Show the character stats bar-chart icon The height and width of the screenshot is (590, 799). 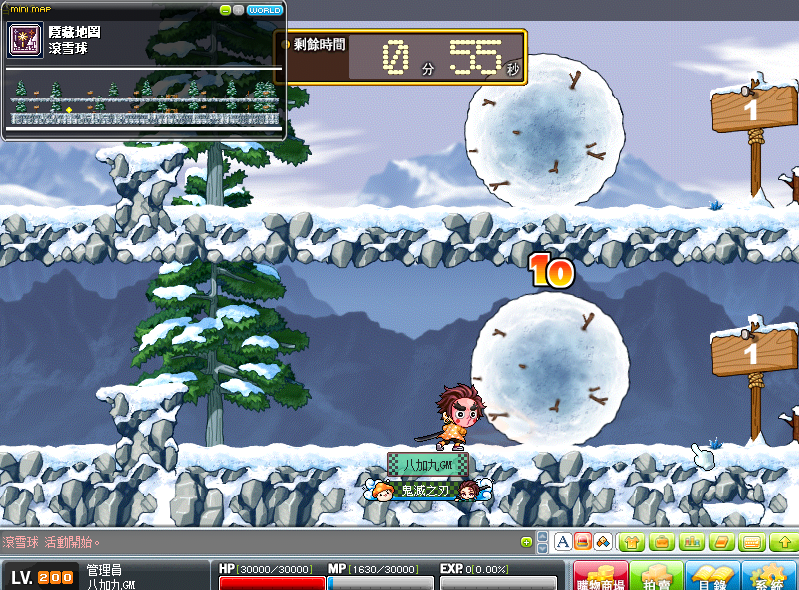click(x=691, y=542)
